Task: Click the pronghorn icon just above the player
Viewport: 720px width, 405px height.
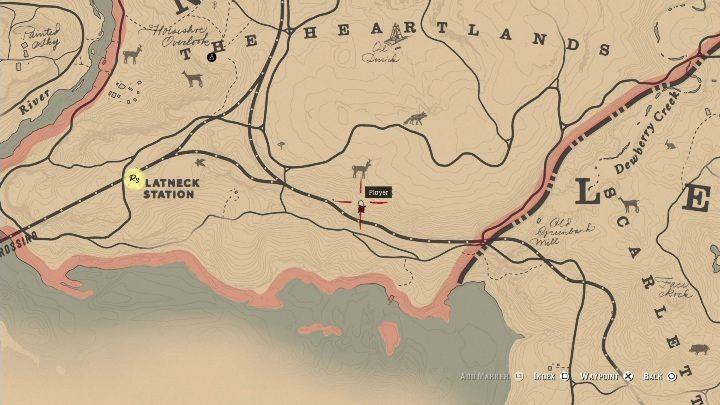Action: pos(360,169)
